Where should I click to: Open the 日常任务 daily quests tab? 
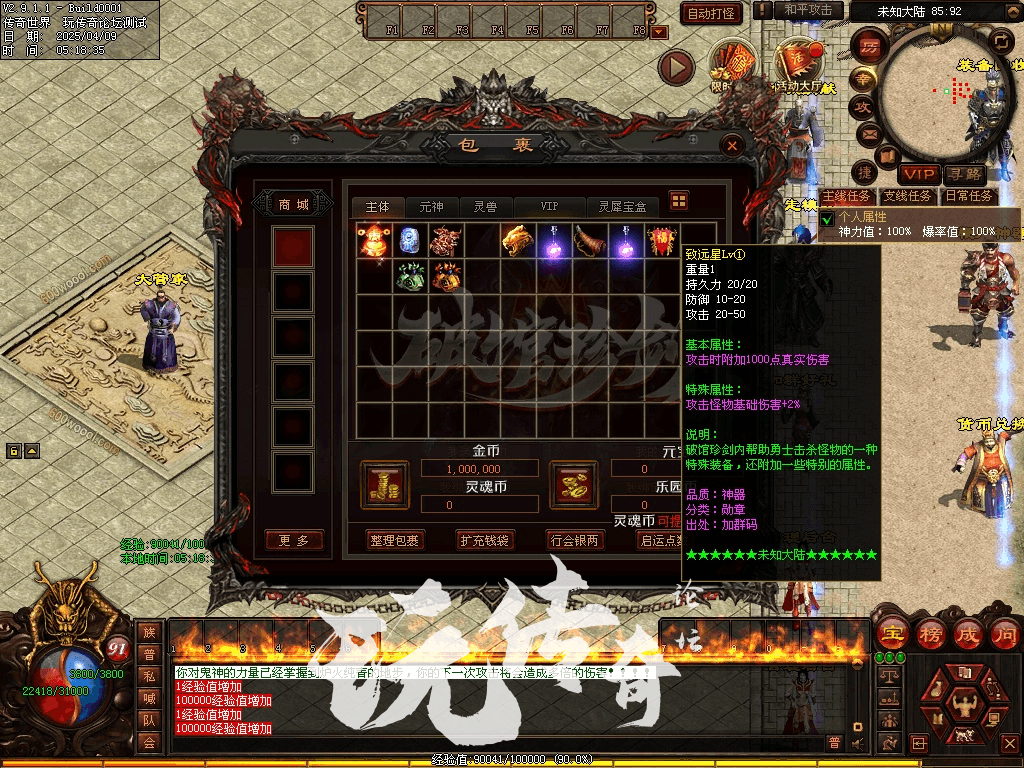(968, 196)
